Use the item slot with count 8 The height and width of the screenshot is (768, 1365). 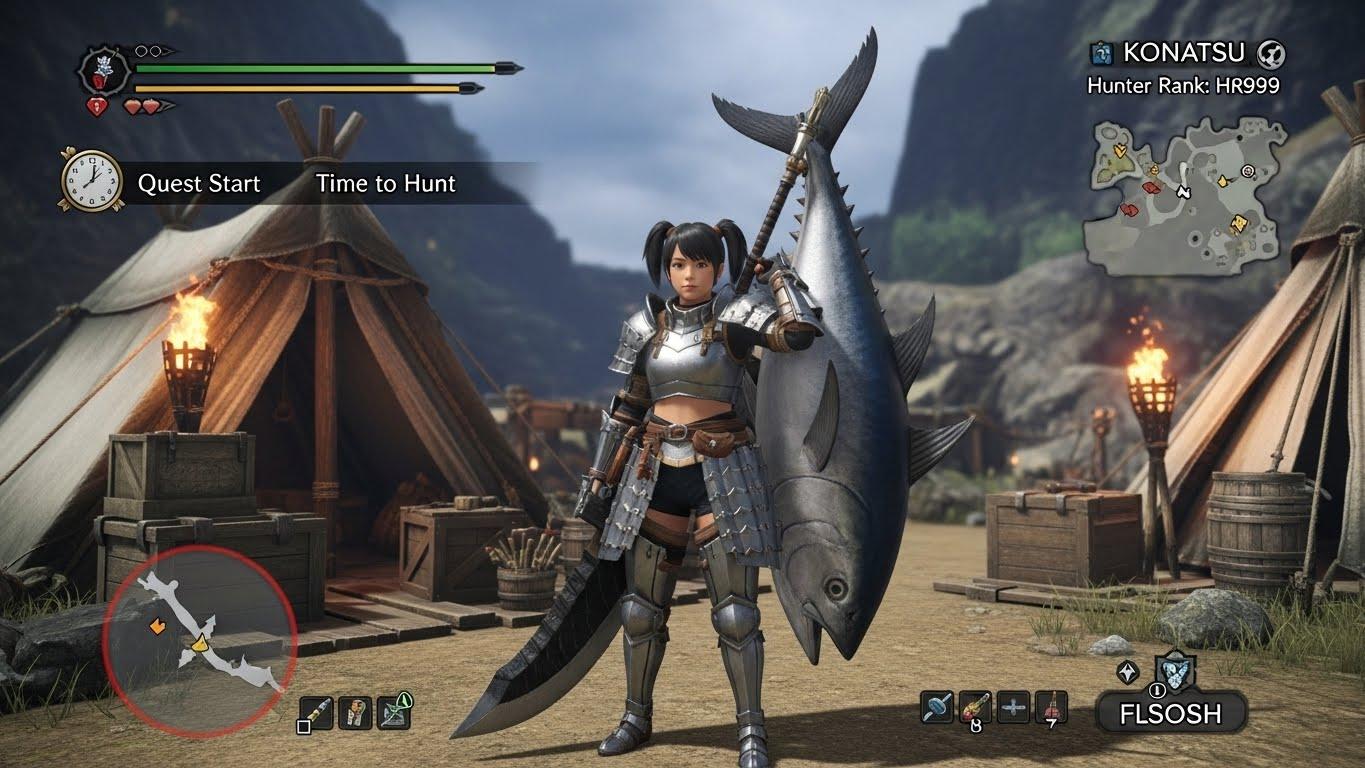[975, 708]
